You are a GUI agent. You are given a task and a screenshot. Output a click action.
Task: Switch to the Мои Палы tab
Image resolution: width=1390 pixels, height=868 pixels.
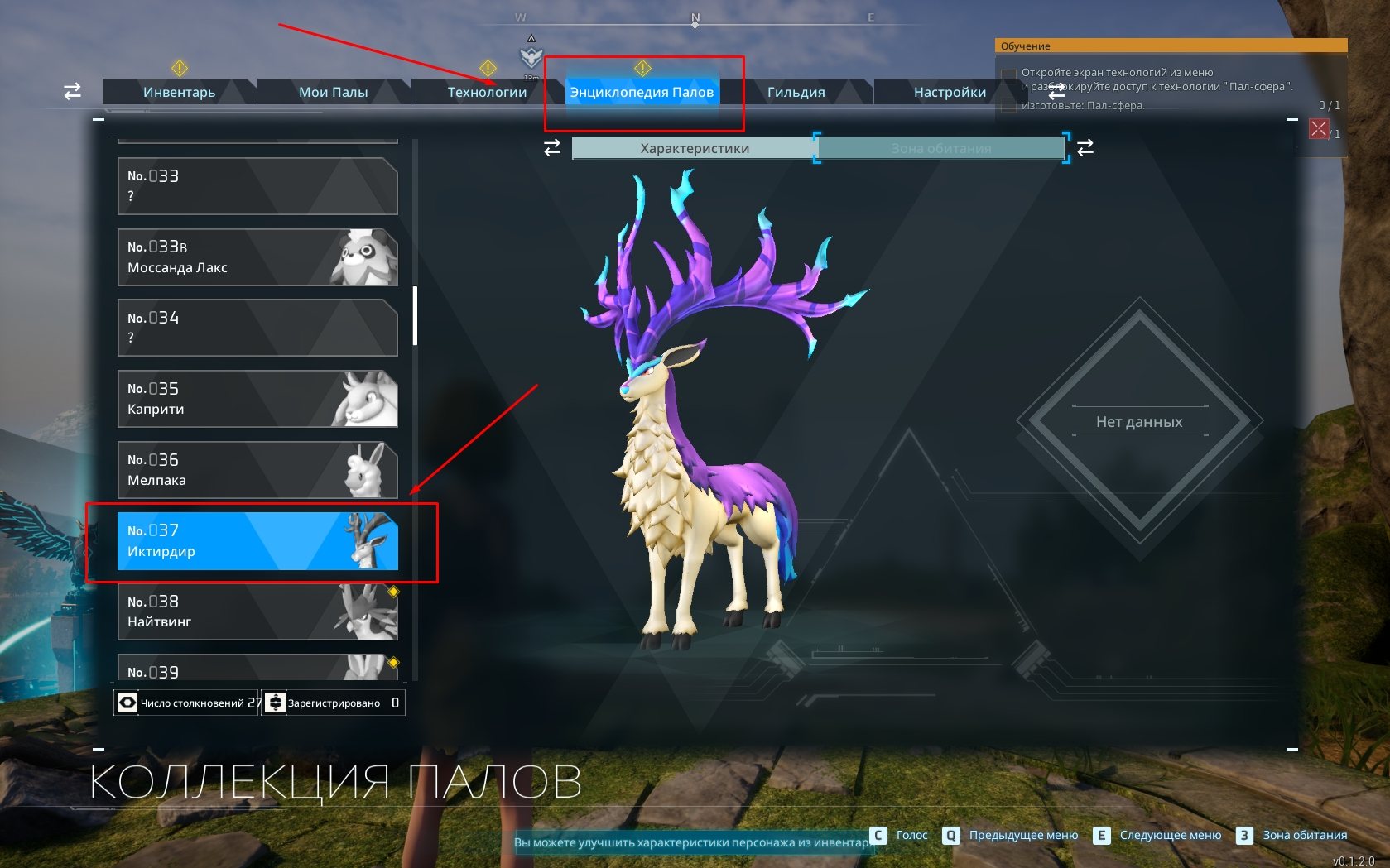333,92
